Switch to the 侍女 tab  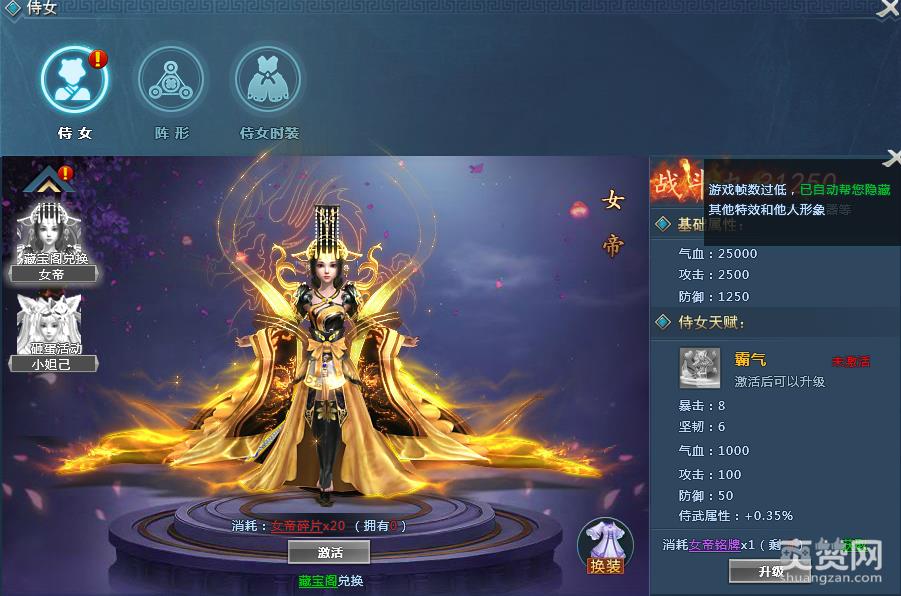pos(73,80)
